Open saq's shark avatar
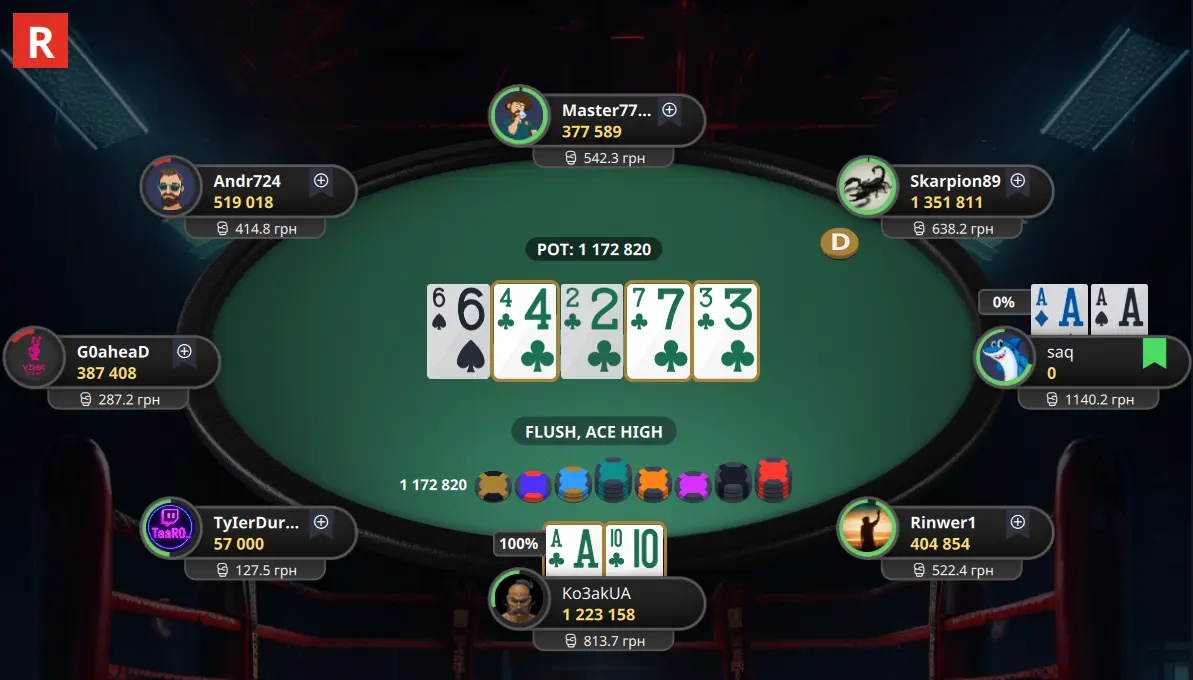This screenshot has height=680, width=1193. tap(1005, 357)
